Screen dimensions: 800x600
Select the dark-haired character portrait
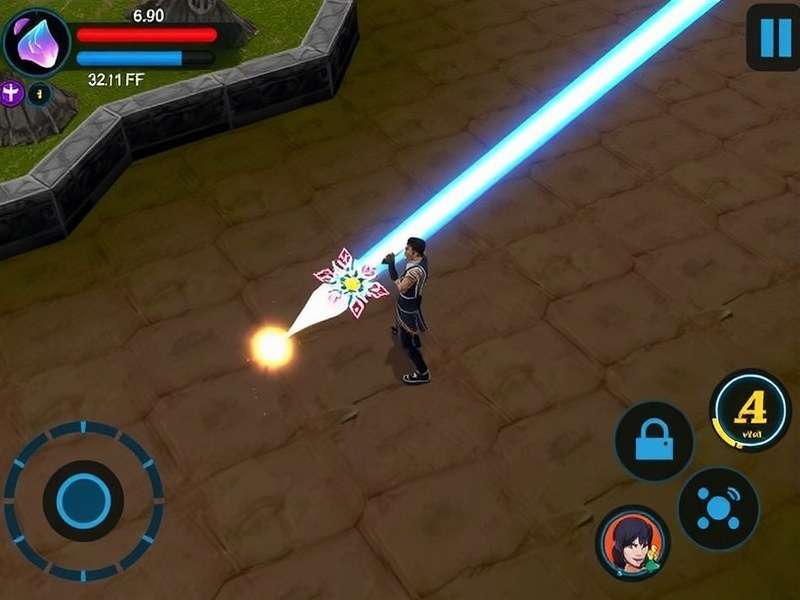[632, 543]
